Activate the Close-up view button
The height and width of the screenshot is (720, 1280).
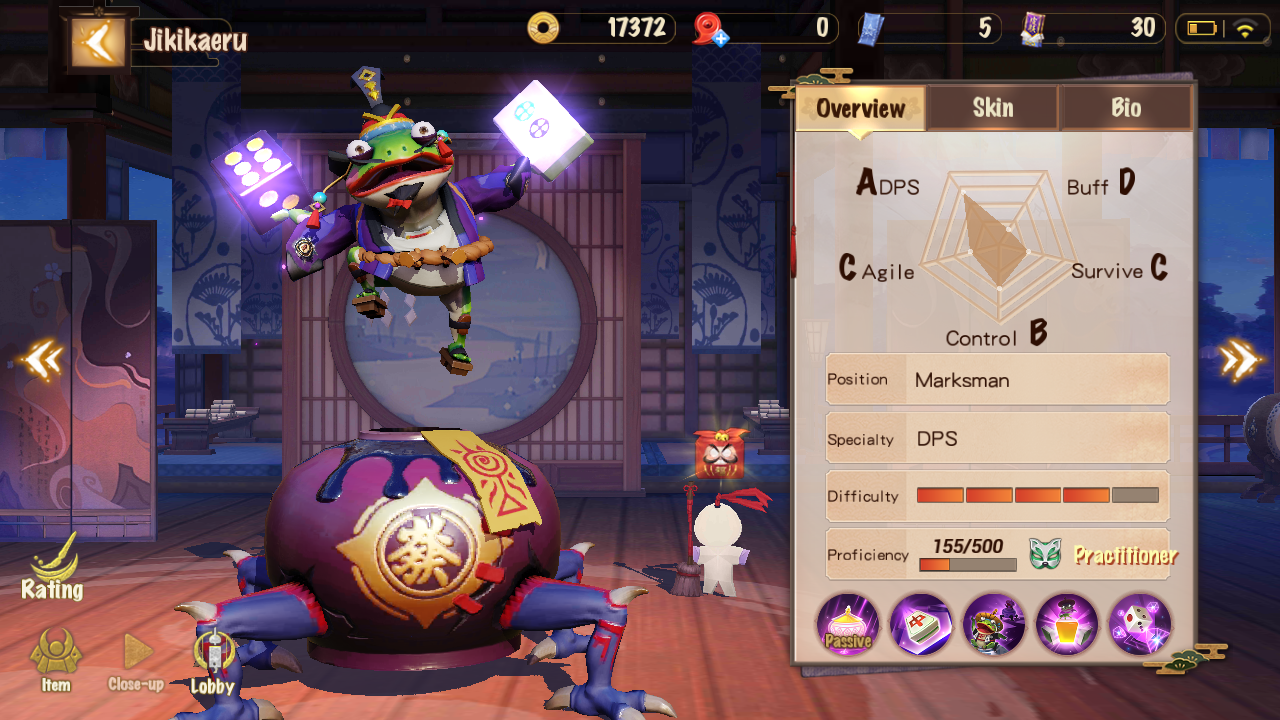coord(136,662)
